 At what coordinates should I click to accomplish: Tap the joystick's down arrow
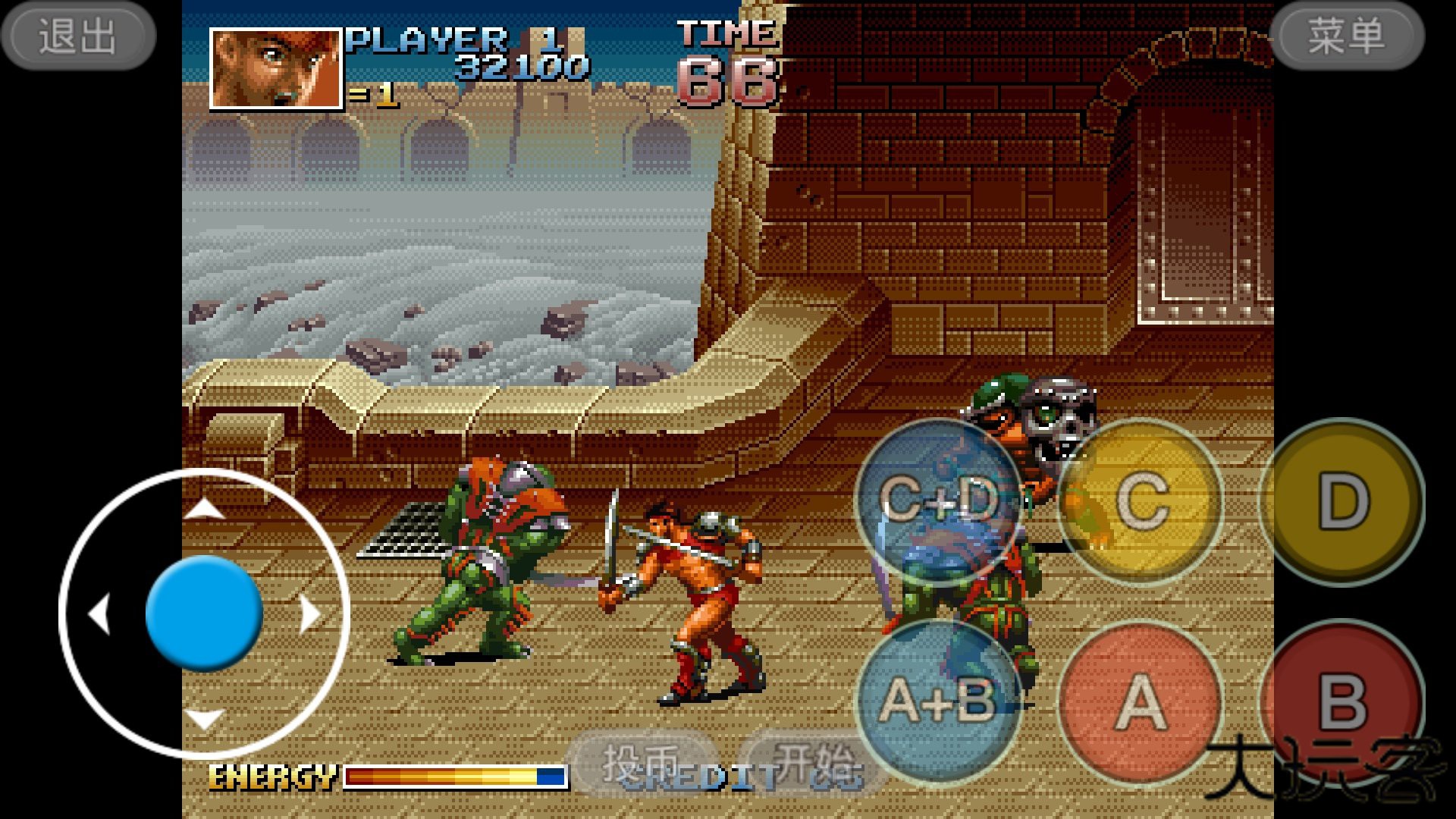pyautogui.click(x=204, y=717)
